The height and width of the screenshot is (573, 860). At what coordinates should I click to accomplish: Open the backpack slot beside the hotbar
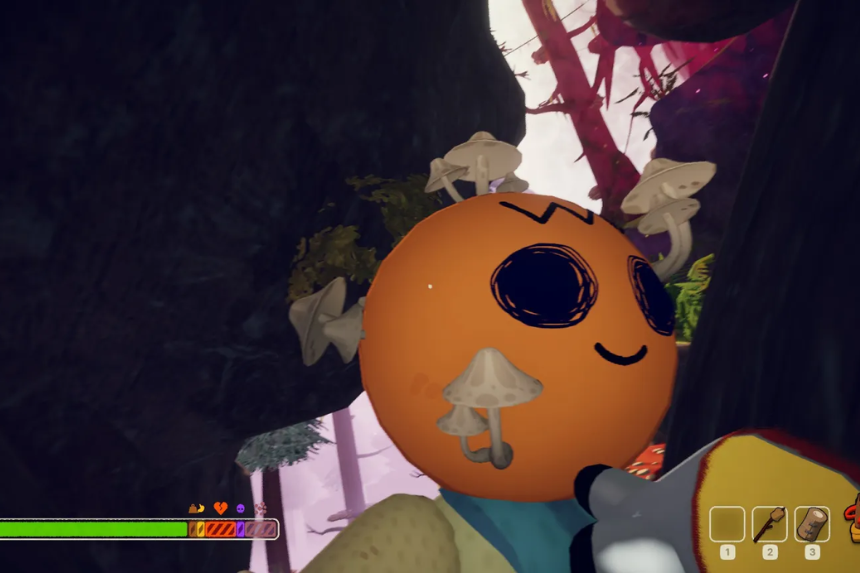(853, 521)
